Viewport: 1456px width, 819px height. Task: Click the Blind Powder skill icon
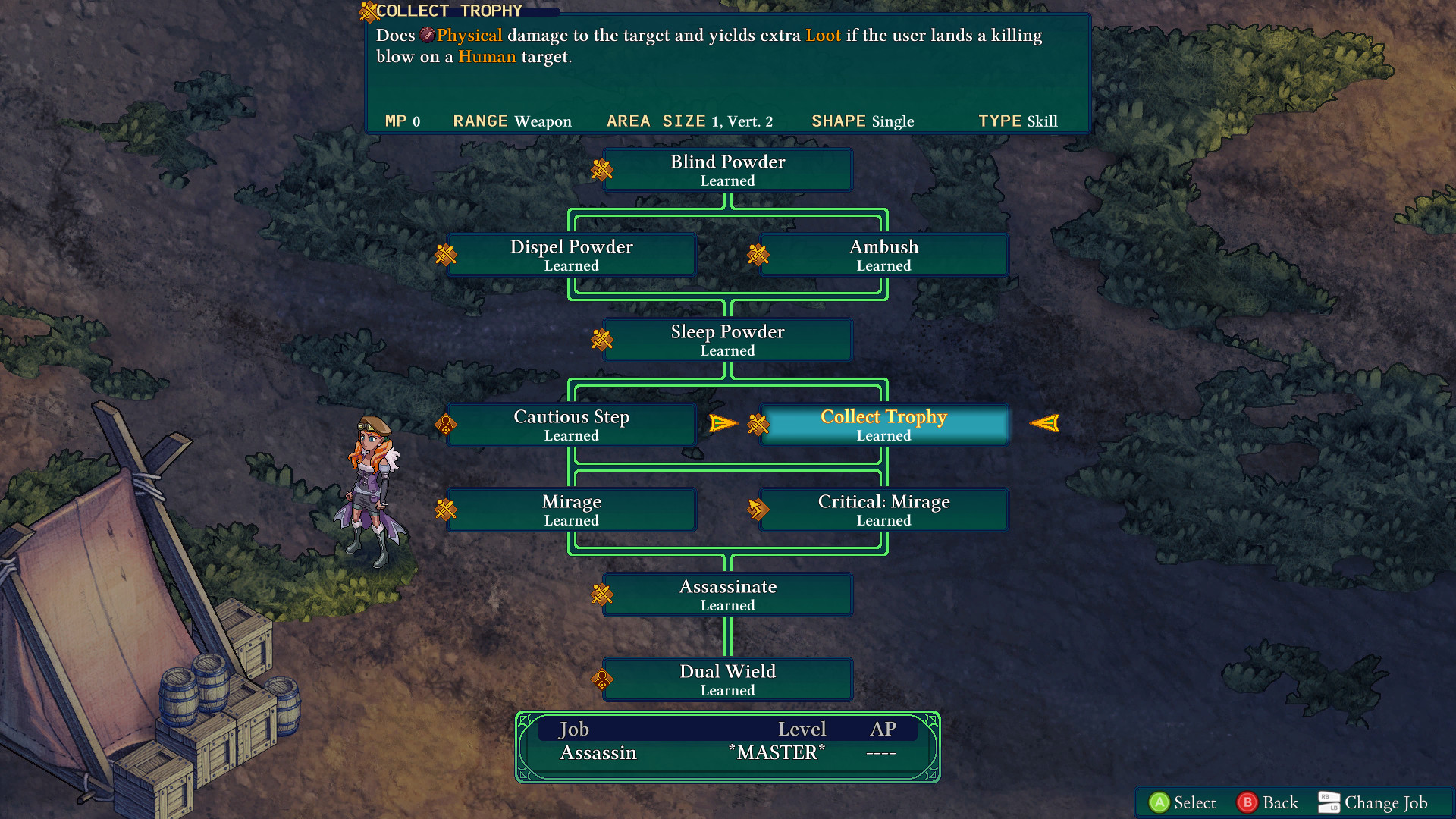click(x=601, y=170)
